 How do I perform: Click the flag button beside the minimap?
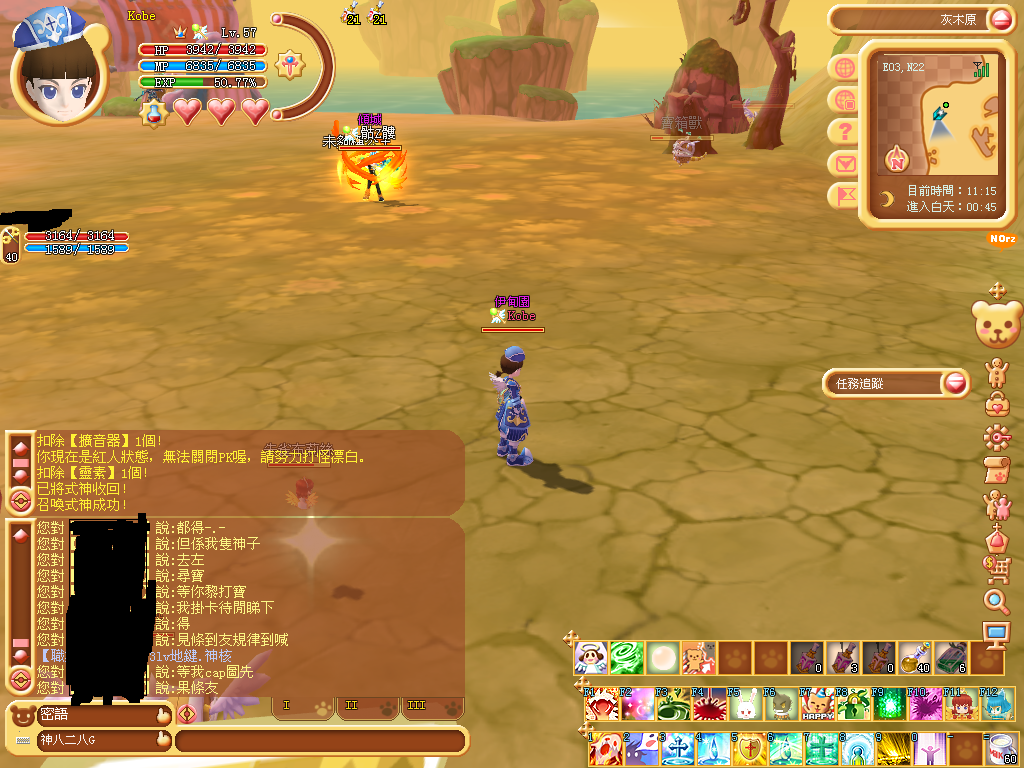pos(844,195)
